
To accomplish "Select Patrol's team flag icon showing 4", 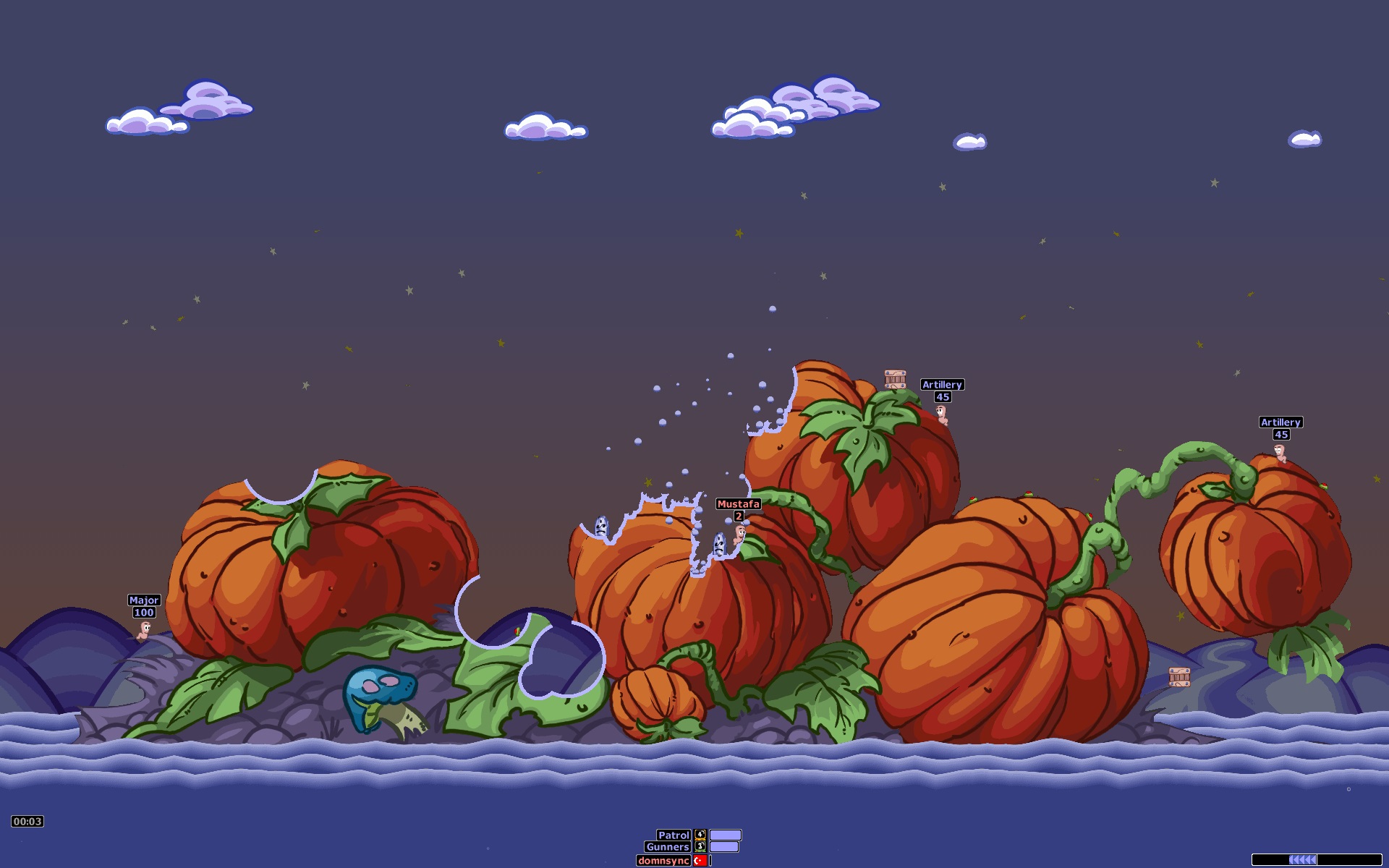I will point(700,833).
